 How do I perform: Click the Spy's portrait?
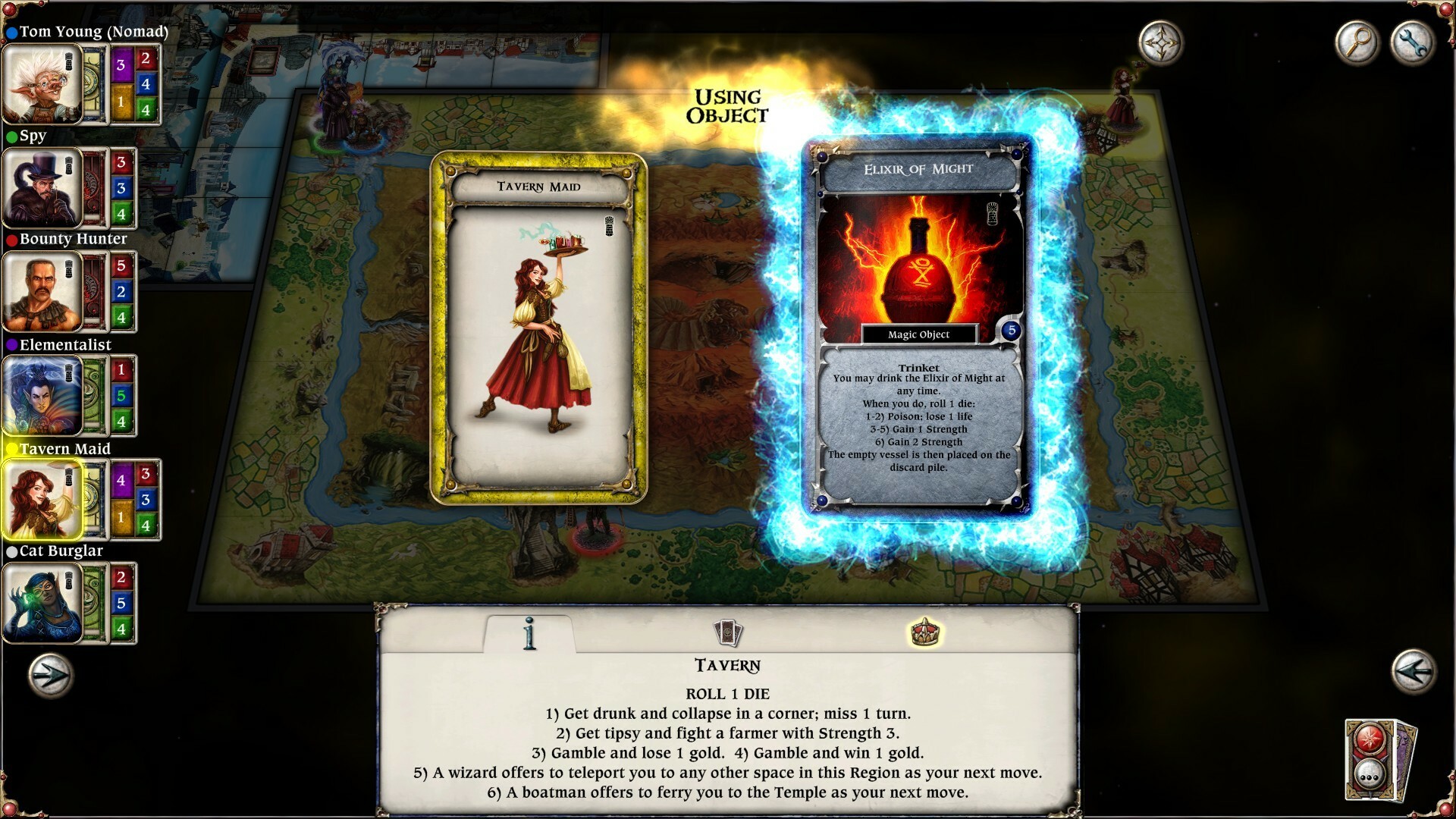pos(42,188)
